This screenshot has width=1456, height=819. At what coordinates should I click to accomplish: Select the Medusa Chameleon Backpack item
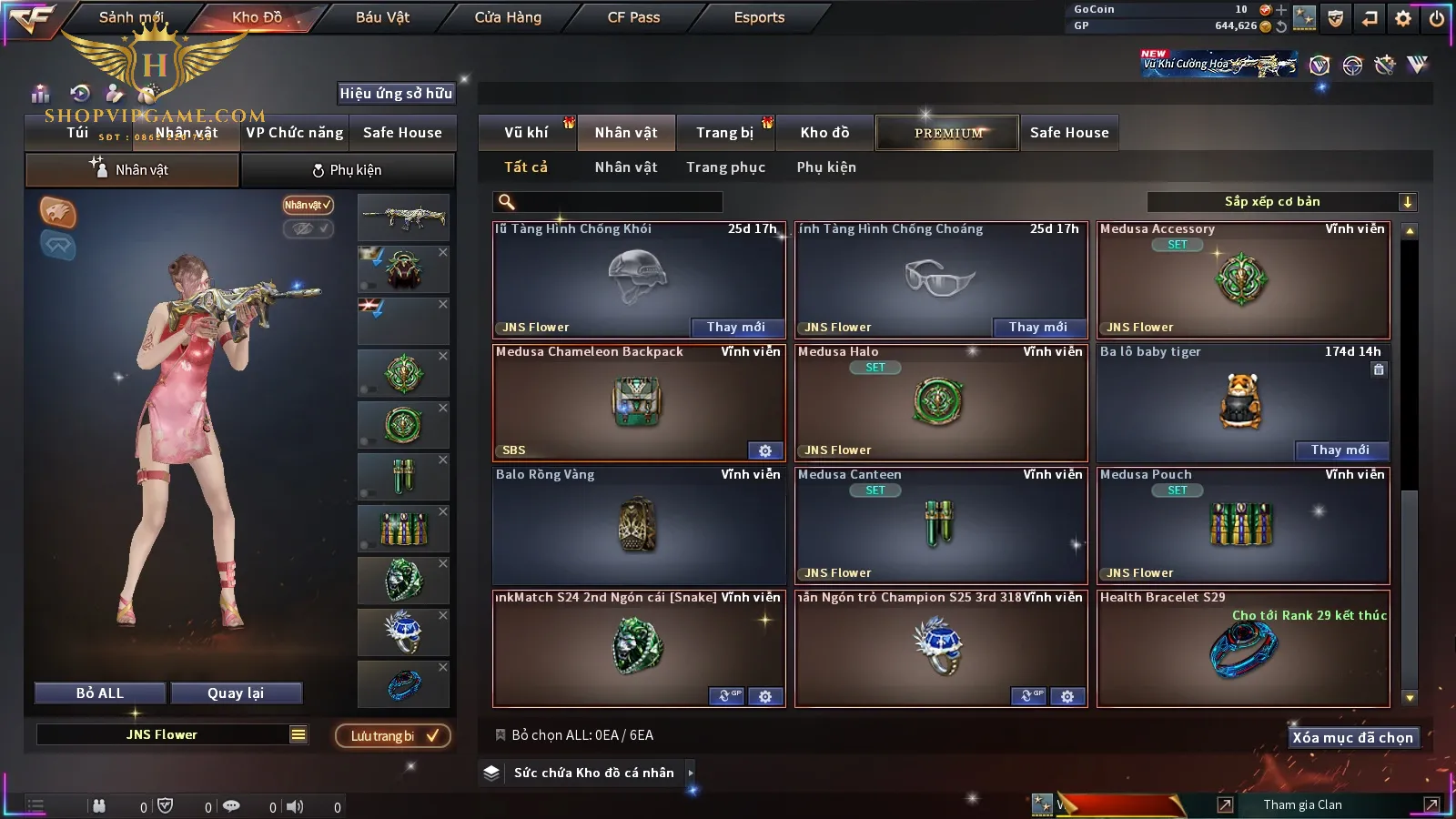point(638,402)
